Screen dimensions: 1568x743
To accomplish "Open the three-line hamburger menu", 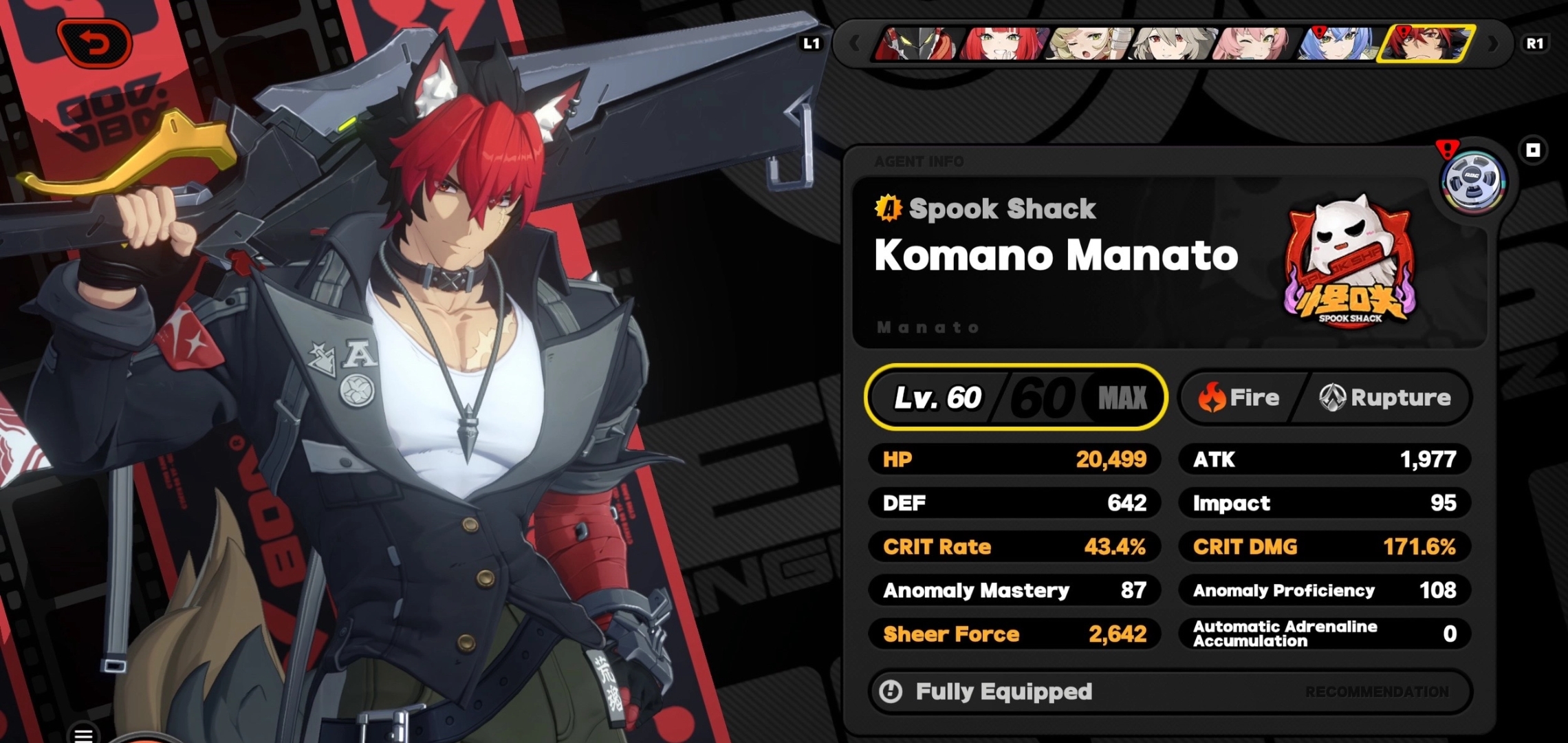I will point(84,735).
